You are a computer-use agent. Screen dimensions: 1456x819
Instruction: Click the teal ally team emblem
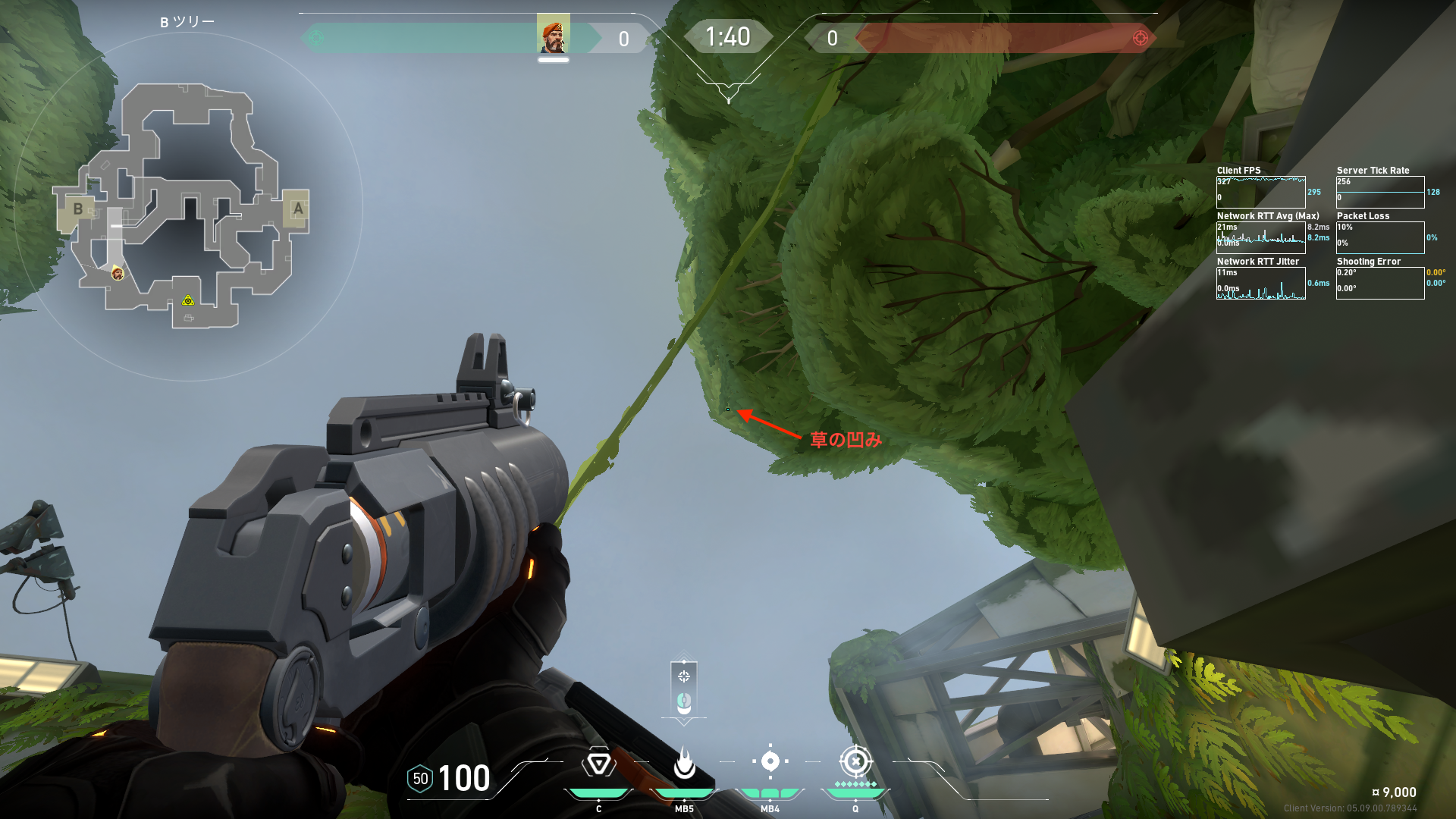pos(316,38)
